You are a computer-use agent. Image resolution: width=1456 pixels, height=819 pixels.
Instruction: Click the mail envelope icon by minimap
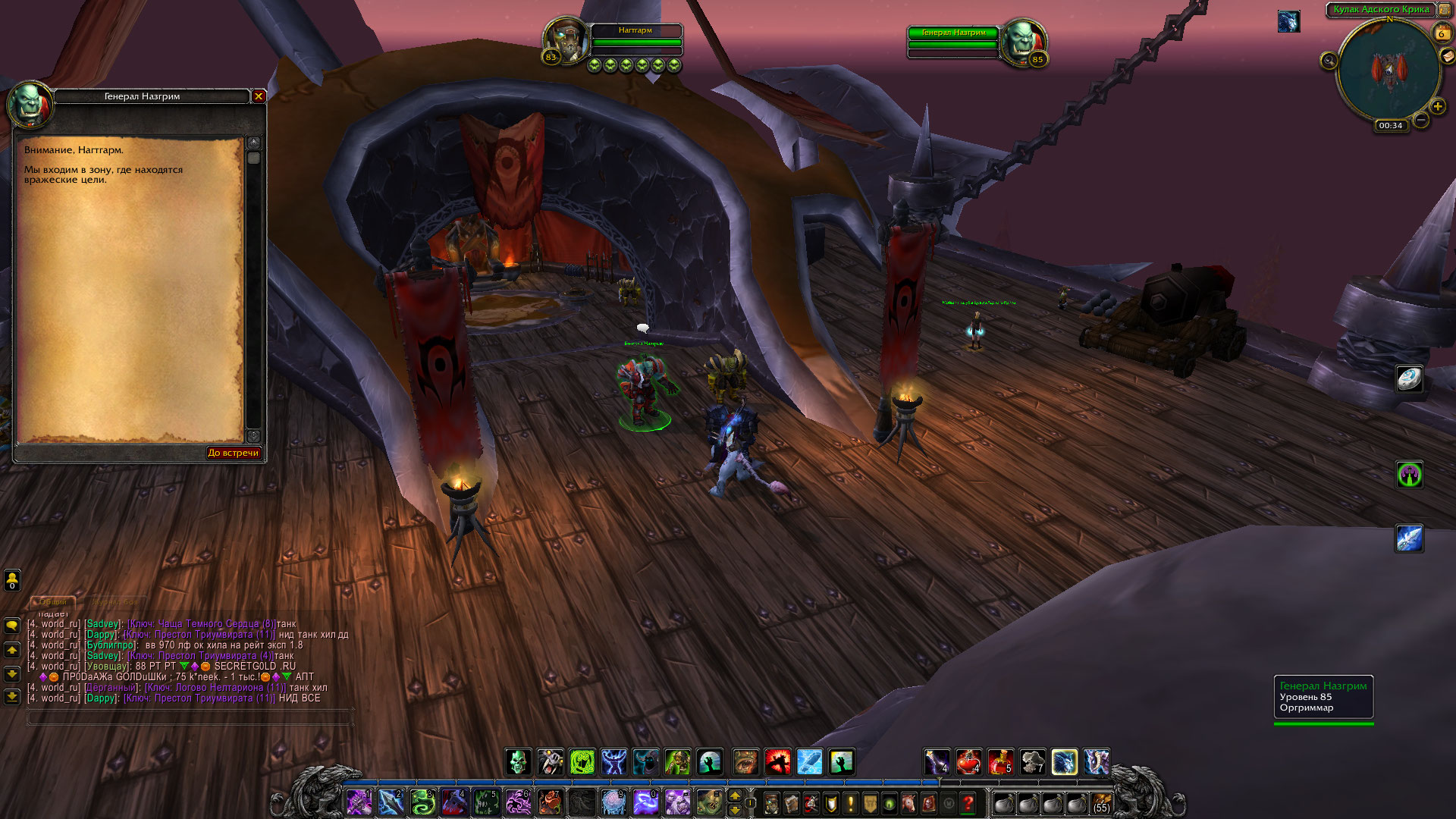(1447, 56)
